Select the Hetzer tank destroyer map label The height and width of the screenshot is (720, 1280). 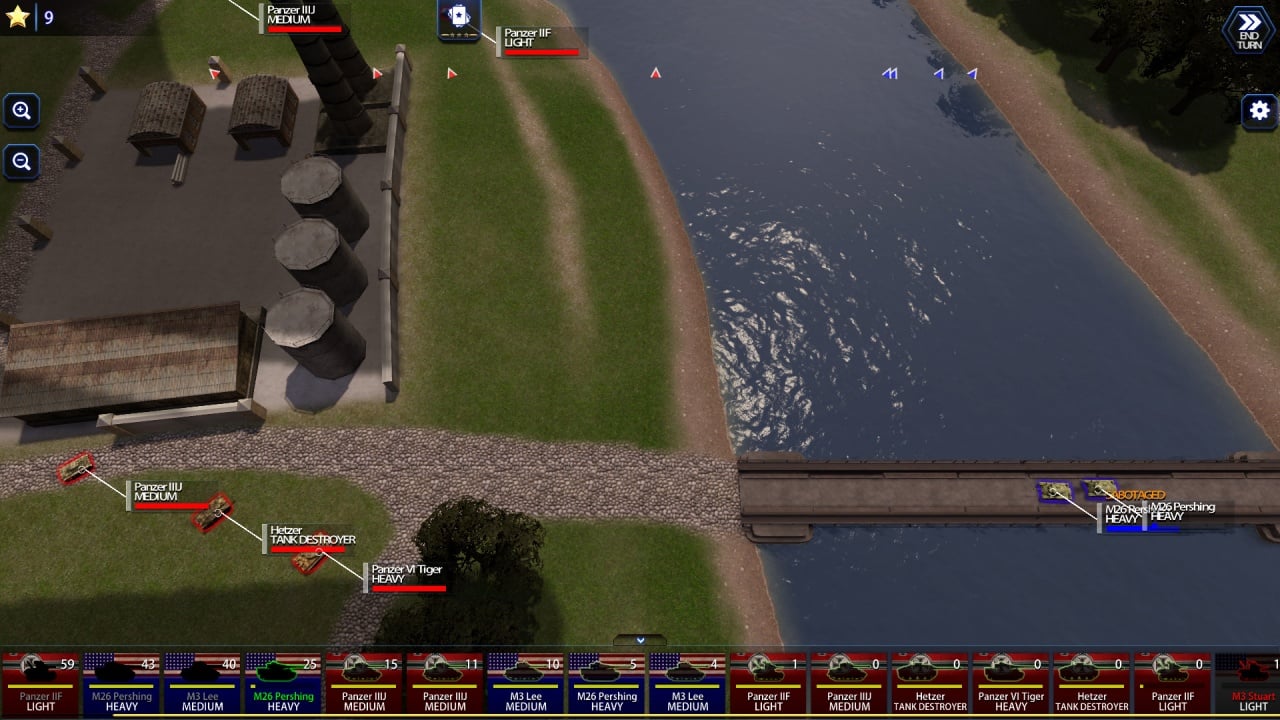[x=310, y=537]
